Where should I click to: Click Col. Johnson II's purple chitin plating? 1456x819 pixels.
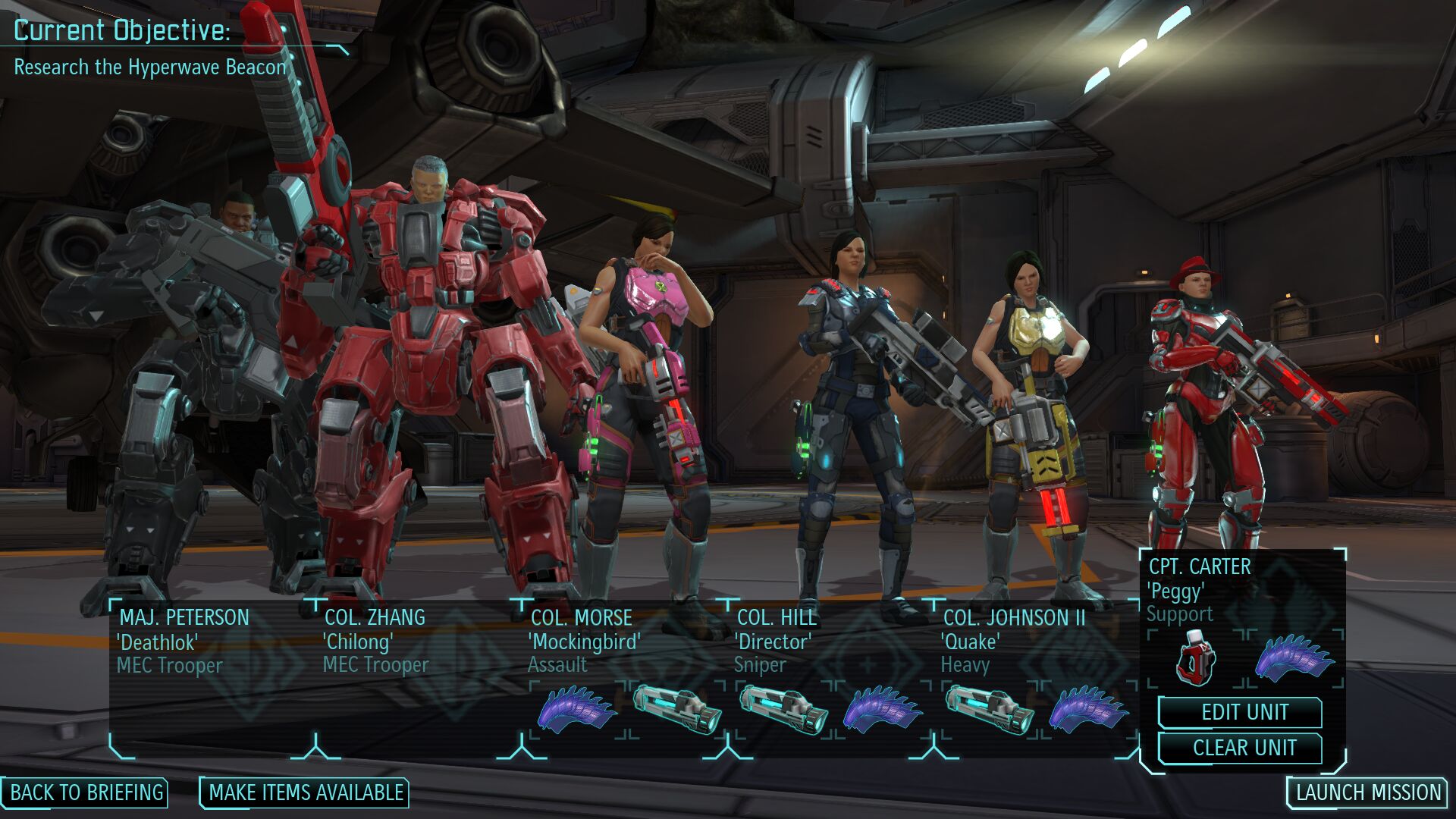click(x=1088, y=710)
